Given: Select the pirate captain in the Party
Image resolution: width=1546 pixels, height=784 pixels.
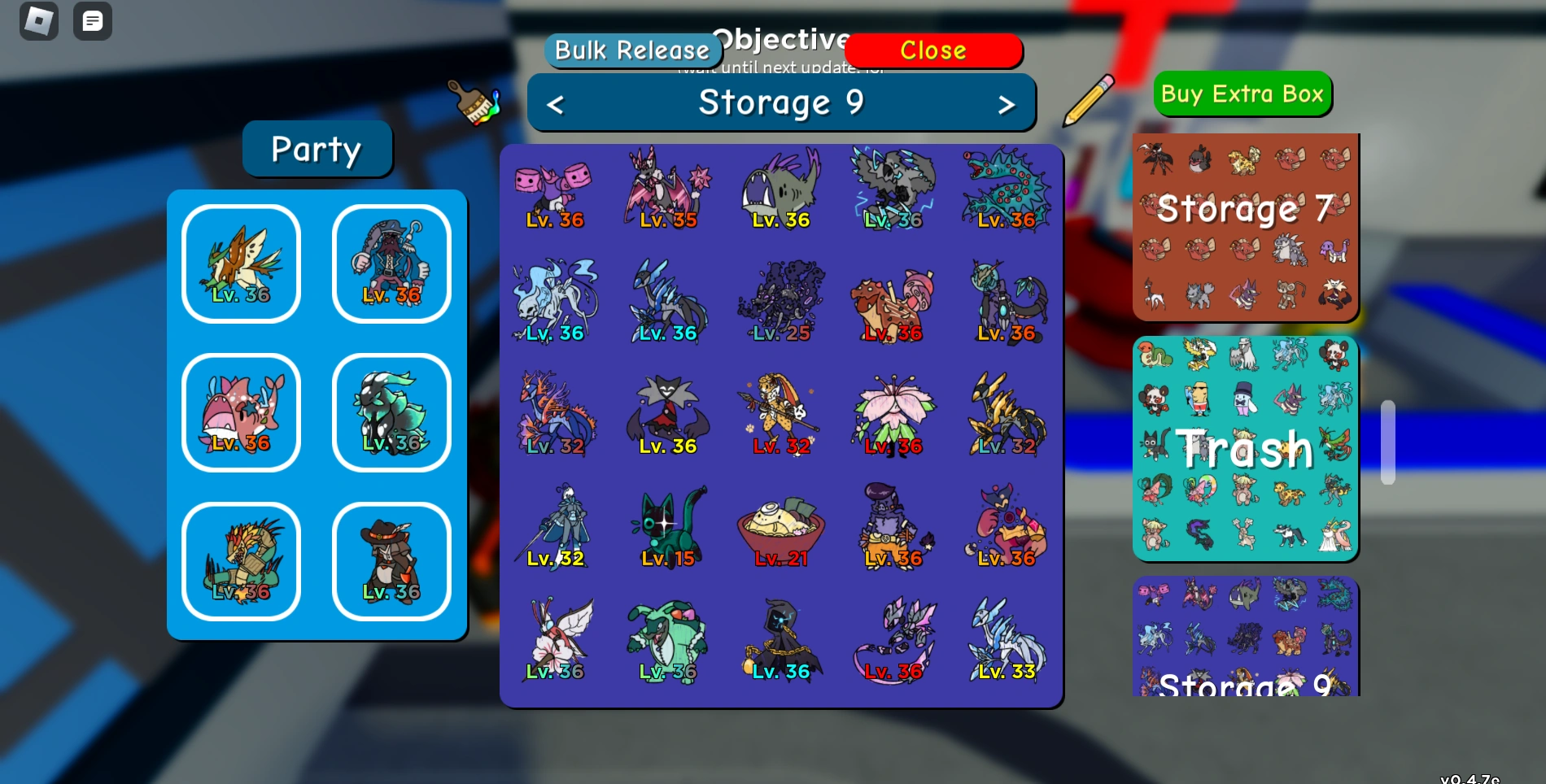Looking at the screenshot, I should pos(391,262).
